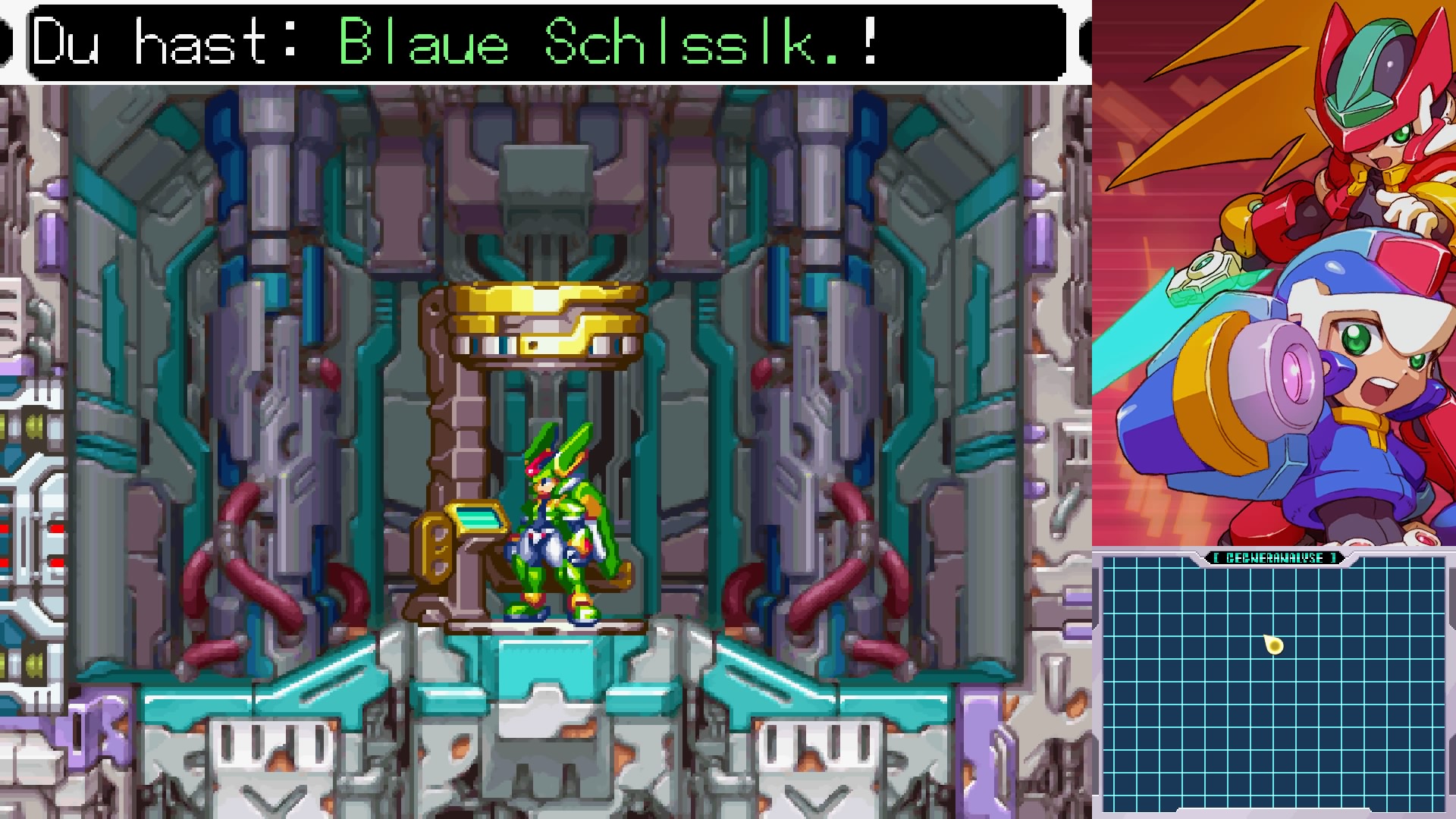This screenshot has width=1456, height=819.
Task: Click the yellow marker on the Gegneranalyse grid
Action: 1274,645
